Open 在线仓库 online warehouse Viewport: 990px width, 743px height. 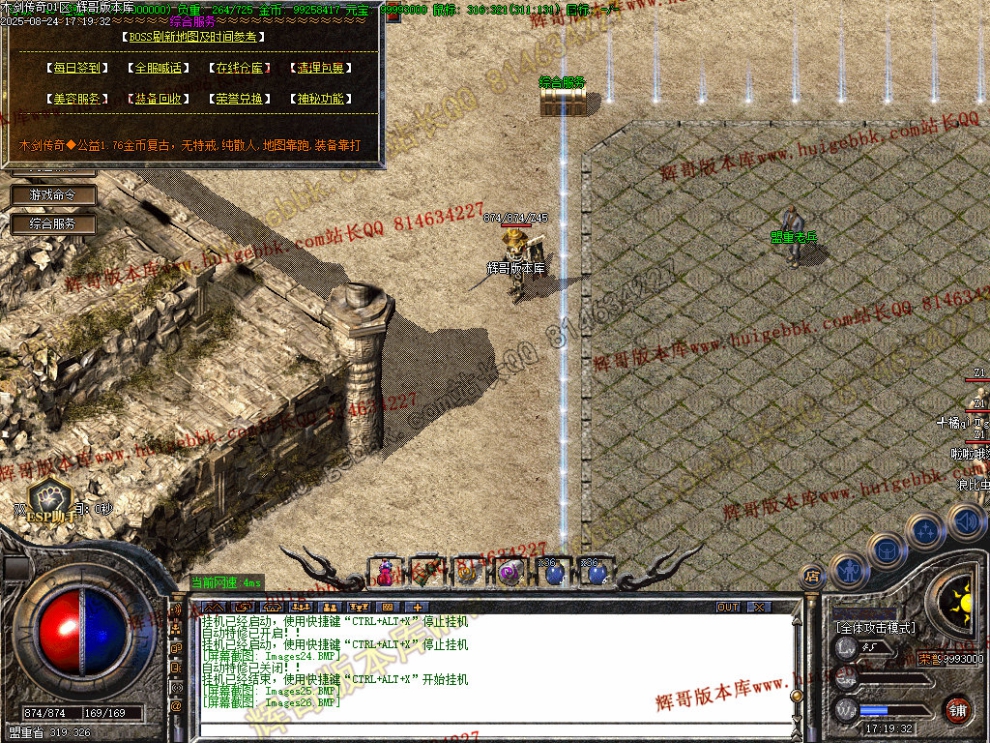[239, 69]
